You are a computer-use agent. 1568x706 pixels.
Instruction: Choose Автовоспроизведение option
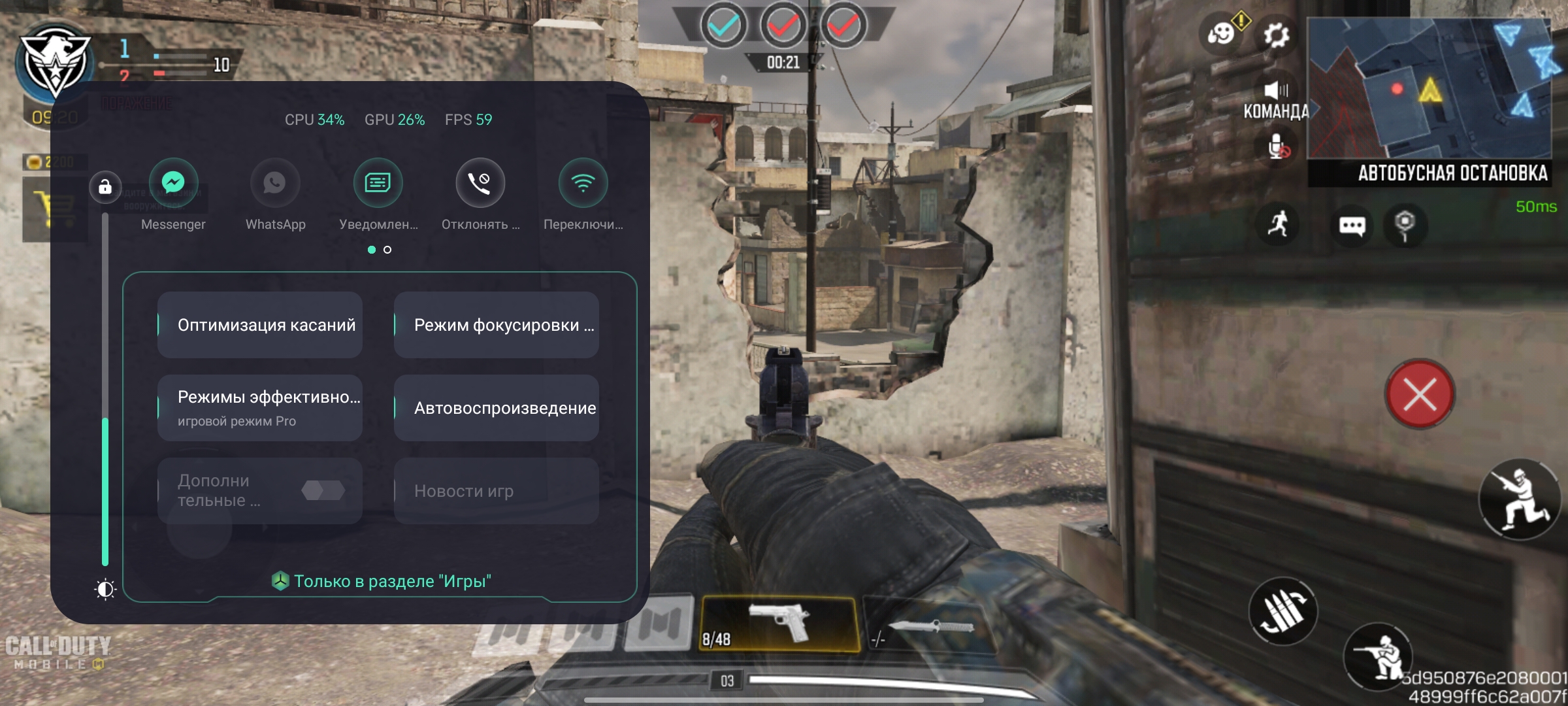497,408
